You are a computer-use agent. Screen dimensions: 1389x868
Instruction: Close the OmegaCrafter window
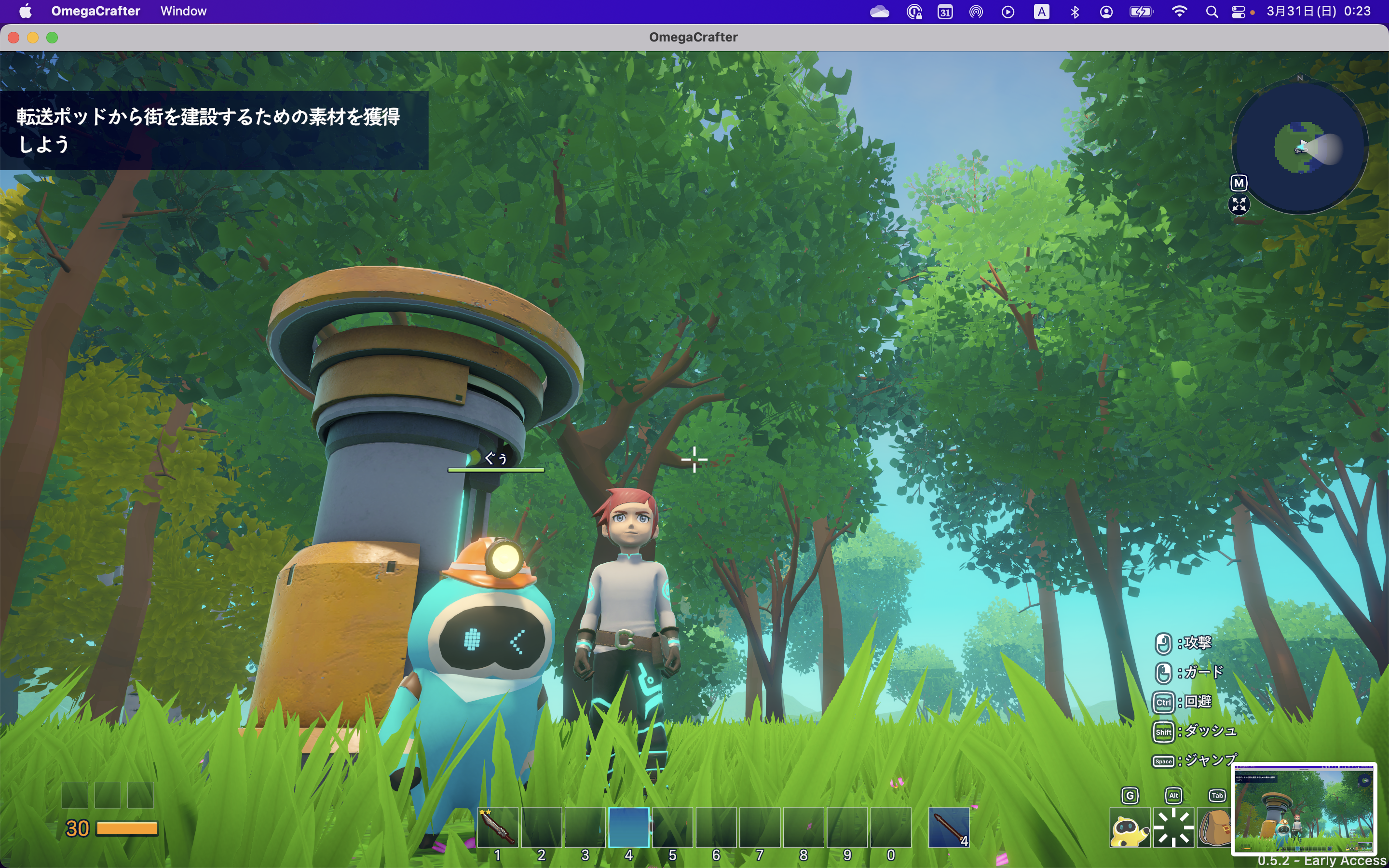[14, 37]
